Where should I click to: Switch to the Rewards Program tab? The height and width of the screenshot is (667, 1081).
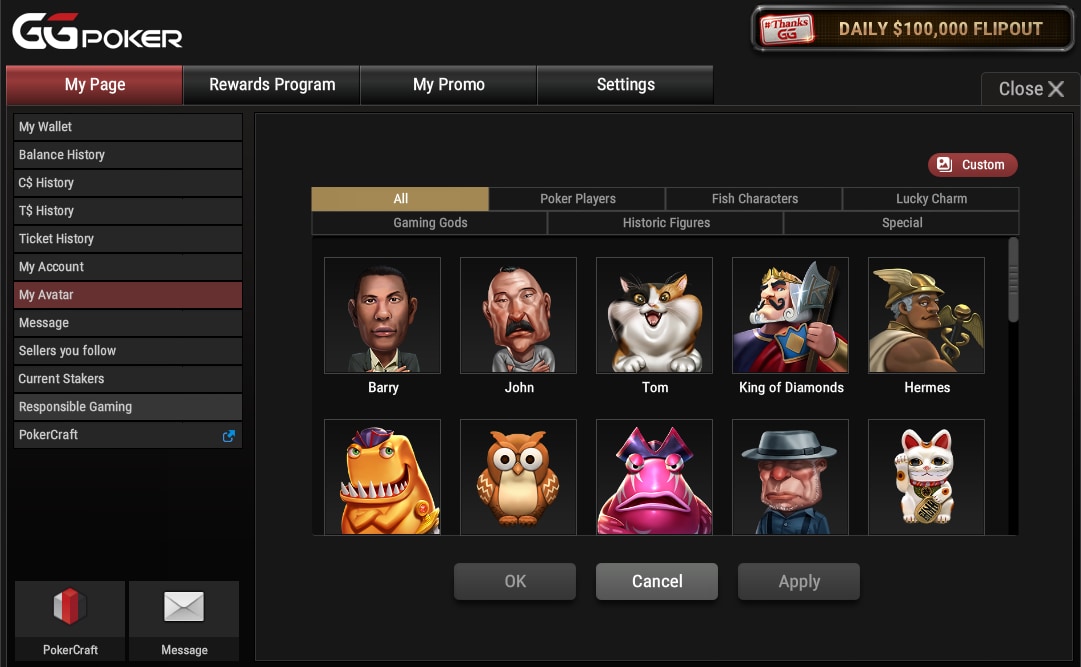point(271,85)
